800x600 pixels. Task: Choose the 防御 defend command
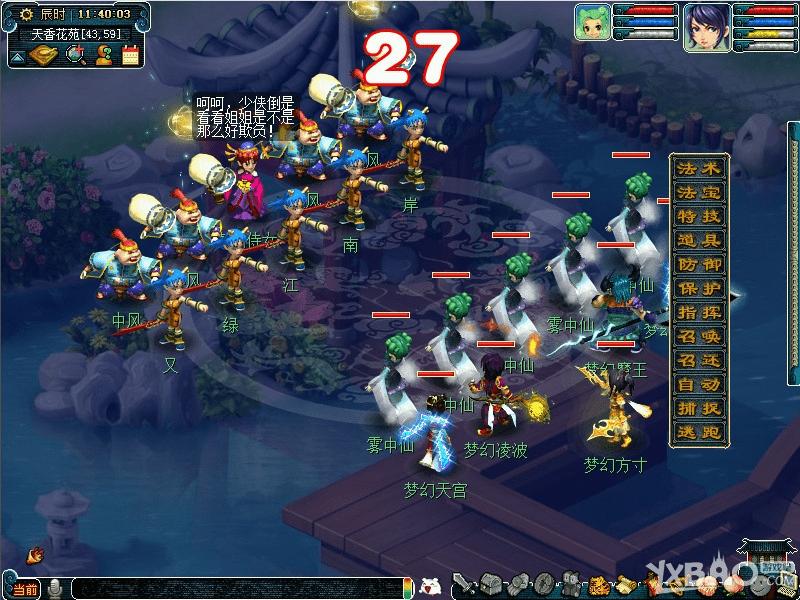[698, 264]
